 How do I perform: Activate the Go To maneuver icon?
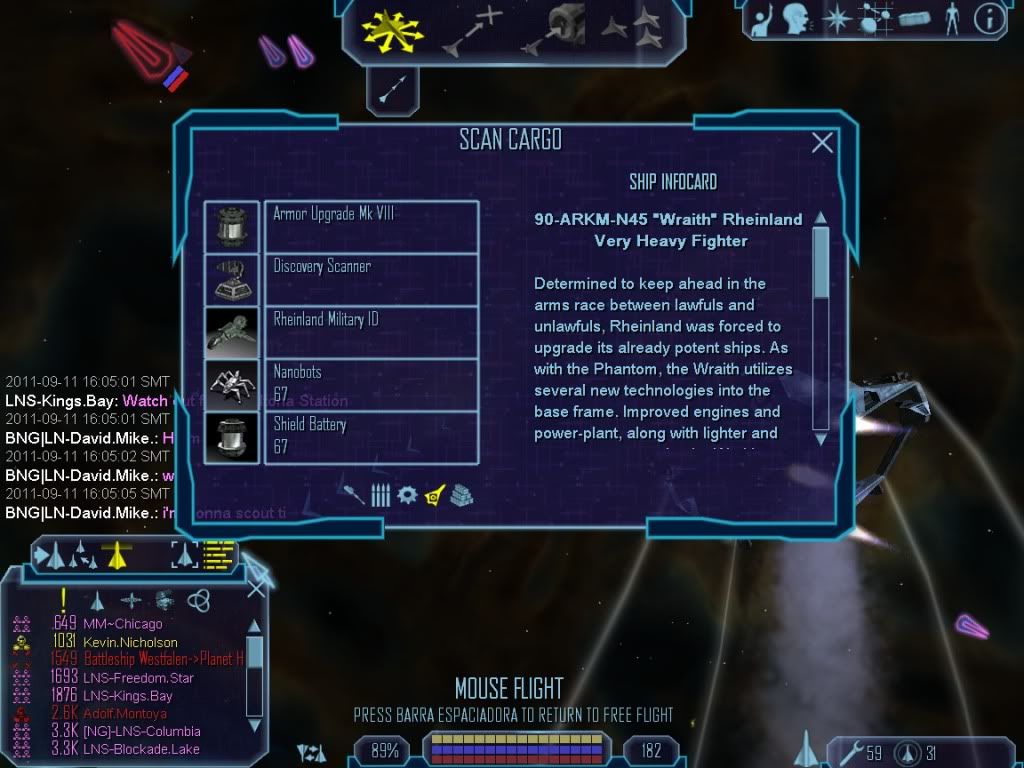[471, 30]
